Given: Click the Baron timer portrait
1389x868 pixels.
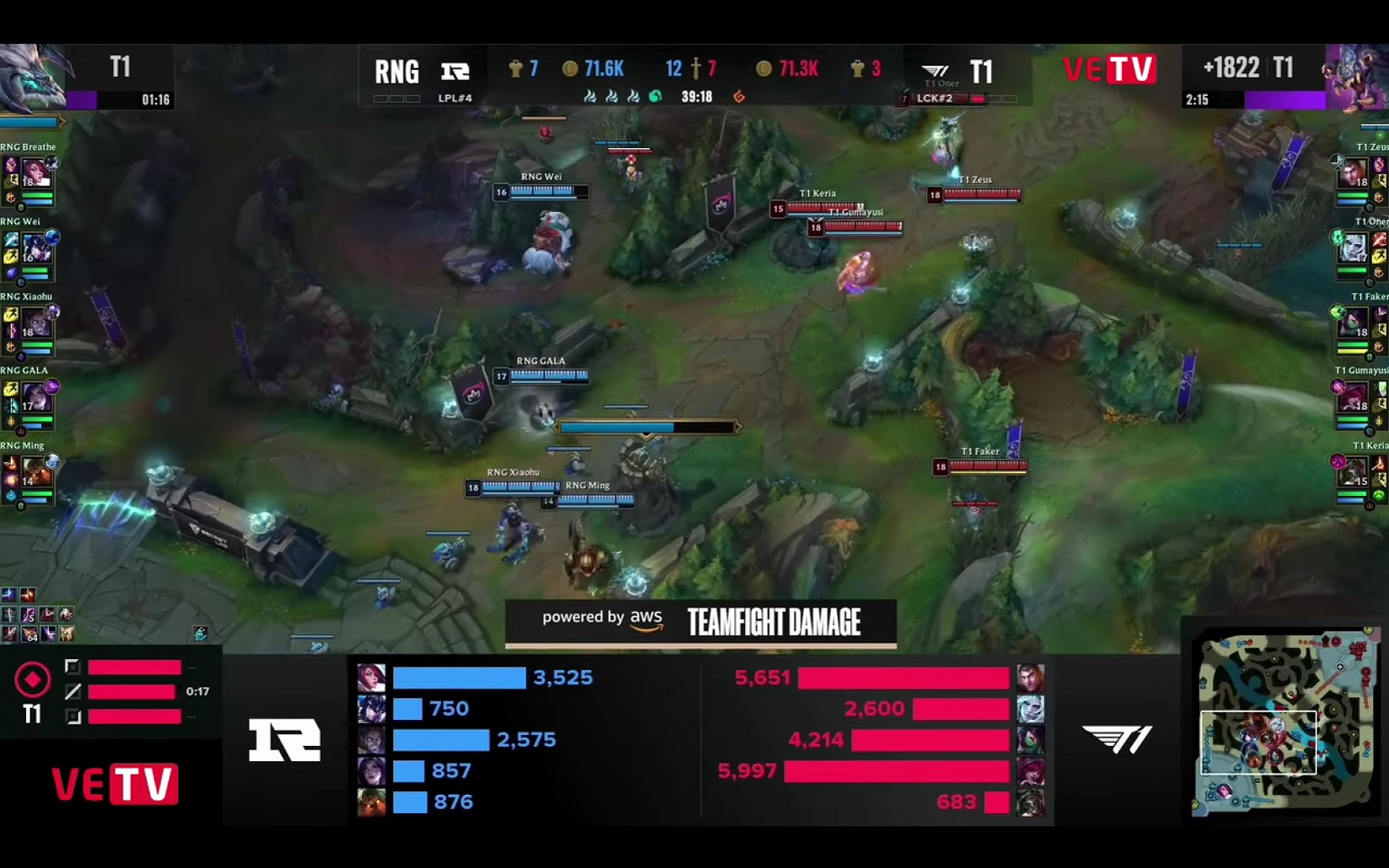Looking at the screenshot, I should point(1355,77).
